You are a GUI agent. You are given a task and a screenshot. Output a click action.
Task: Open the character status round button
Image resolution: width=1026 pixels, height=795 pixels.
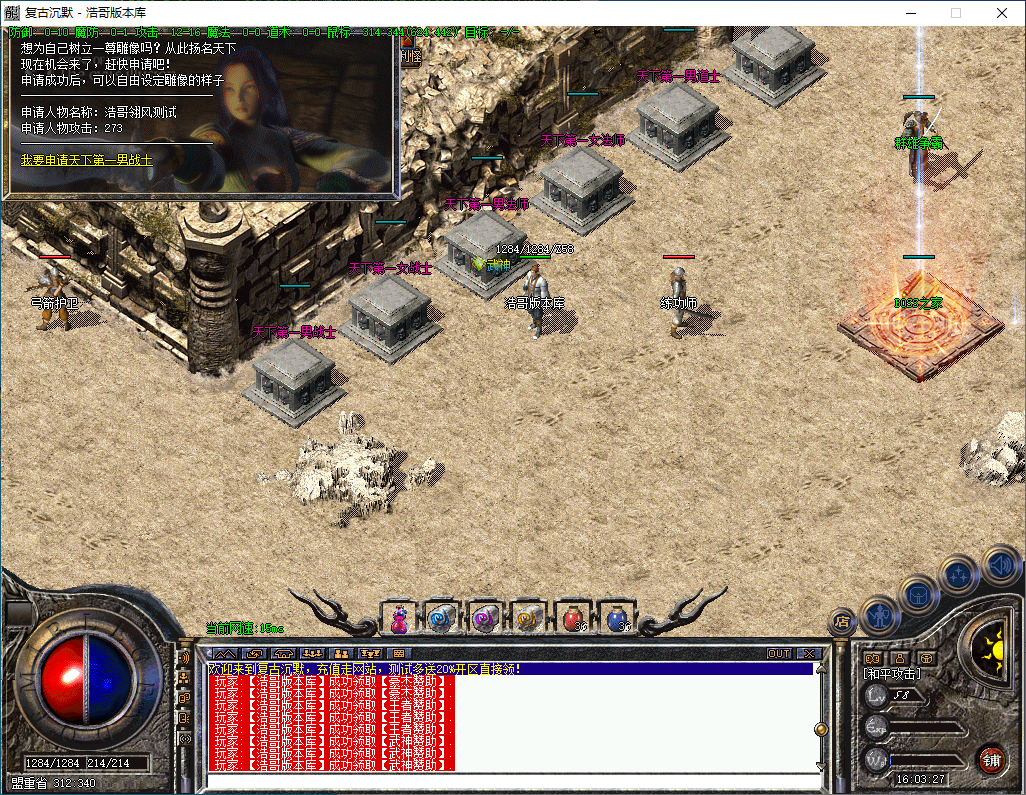880,615
